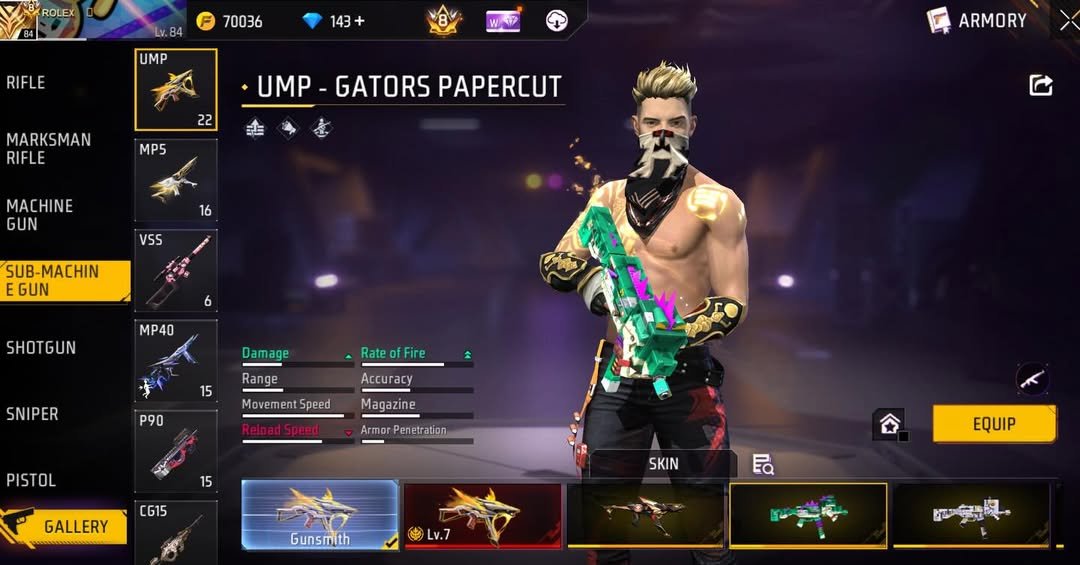Select the Lv.7 UMP skin card

point(483,514)
